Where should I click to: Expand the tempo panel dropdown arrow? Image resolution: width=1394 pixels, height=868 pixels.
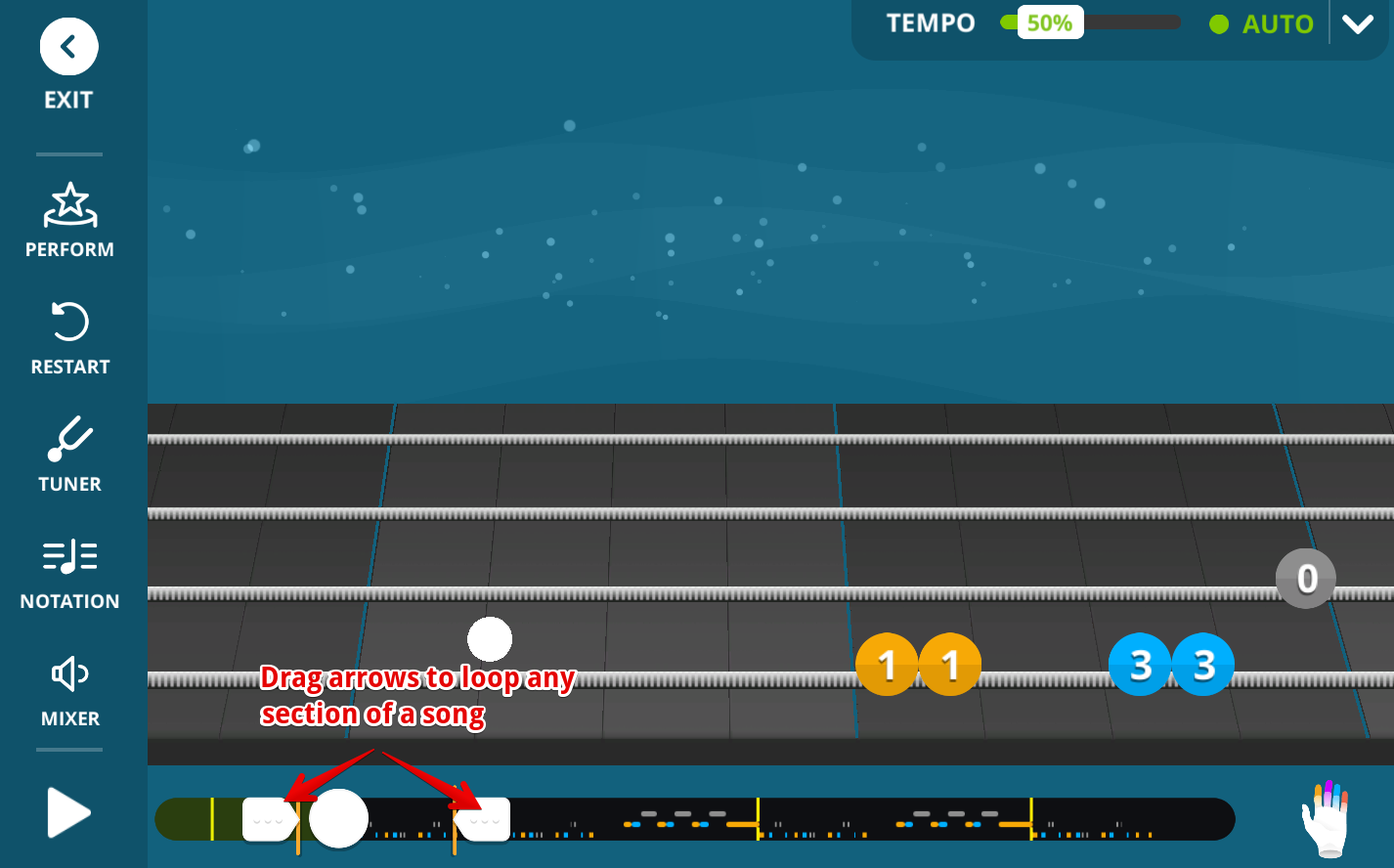1358,24
